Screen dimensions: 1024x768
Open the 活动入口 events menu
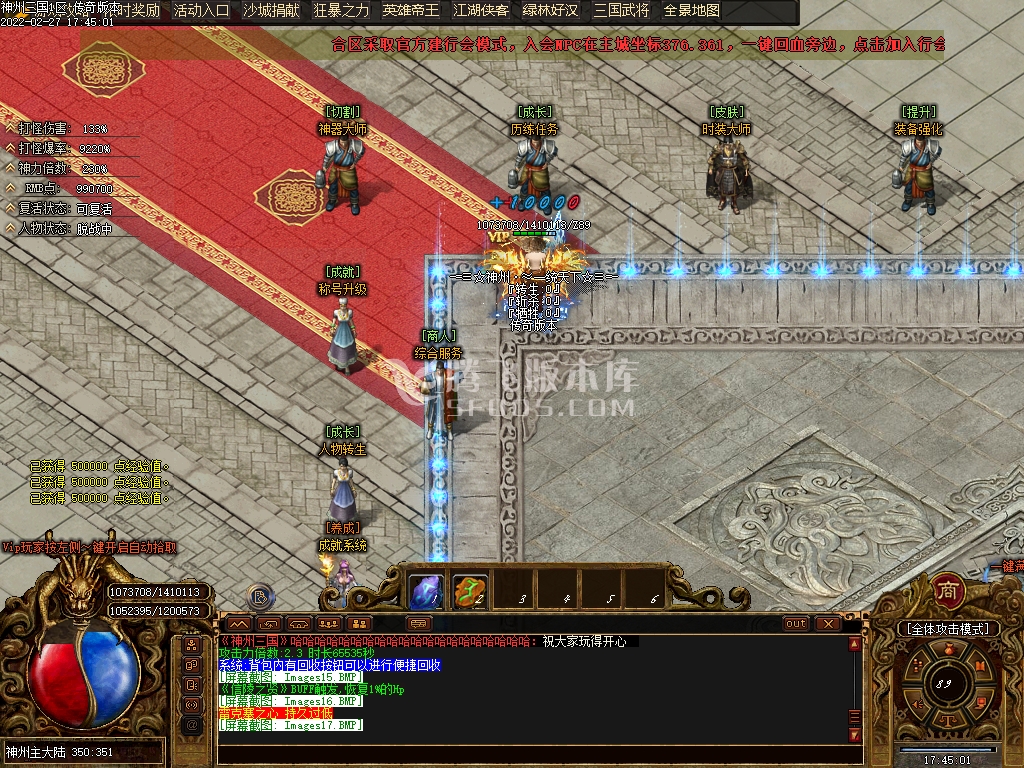201,11
